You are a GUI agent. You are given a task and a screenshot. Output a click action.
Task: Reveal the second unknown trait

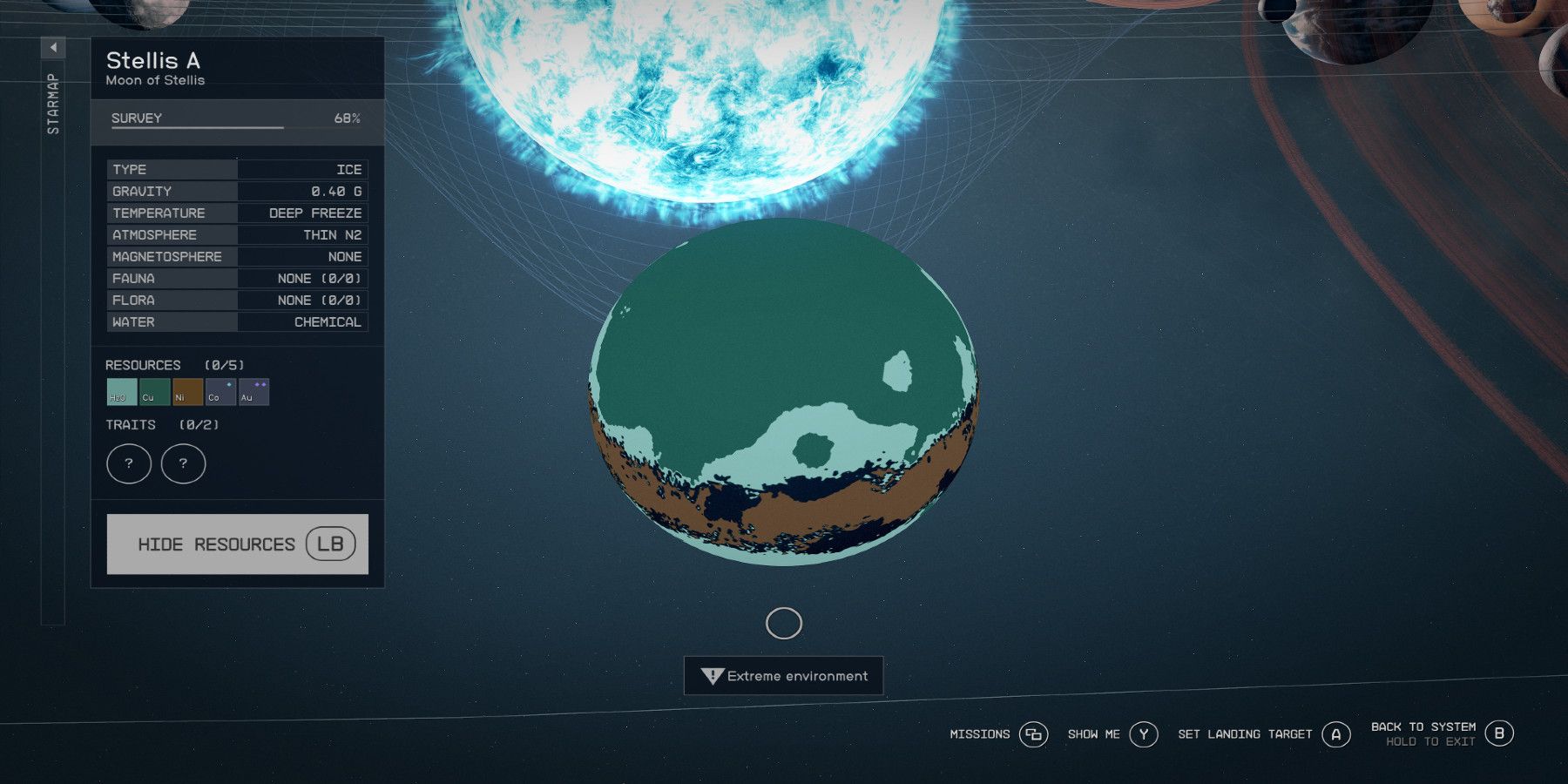(183, 463)
